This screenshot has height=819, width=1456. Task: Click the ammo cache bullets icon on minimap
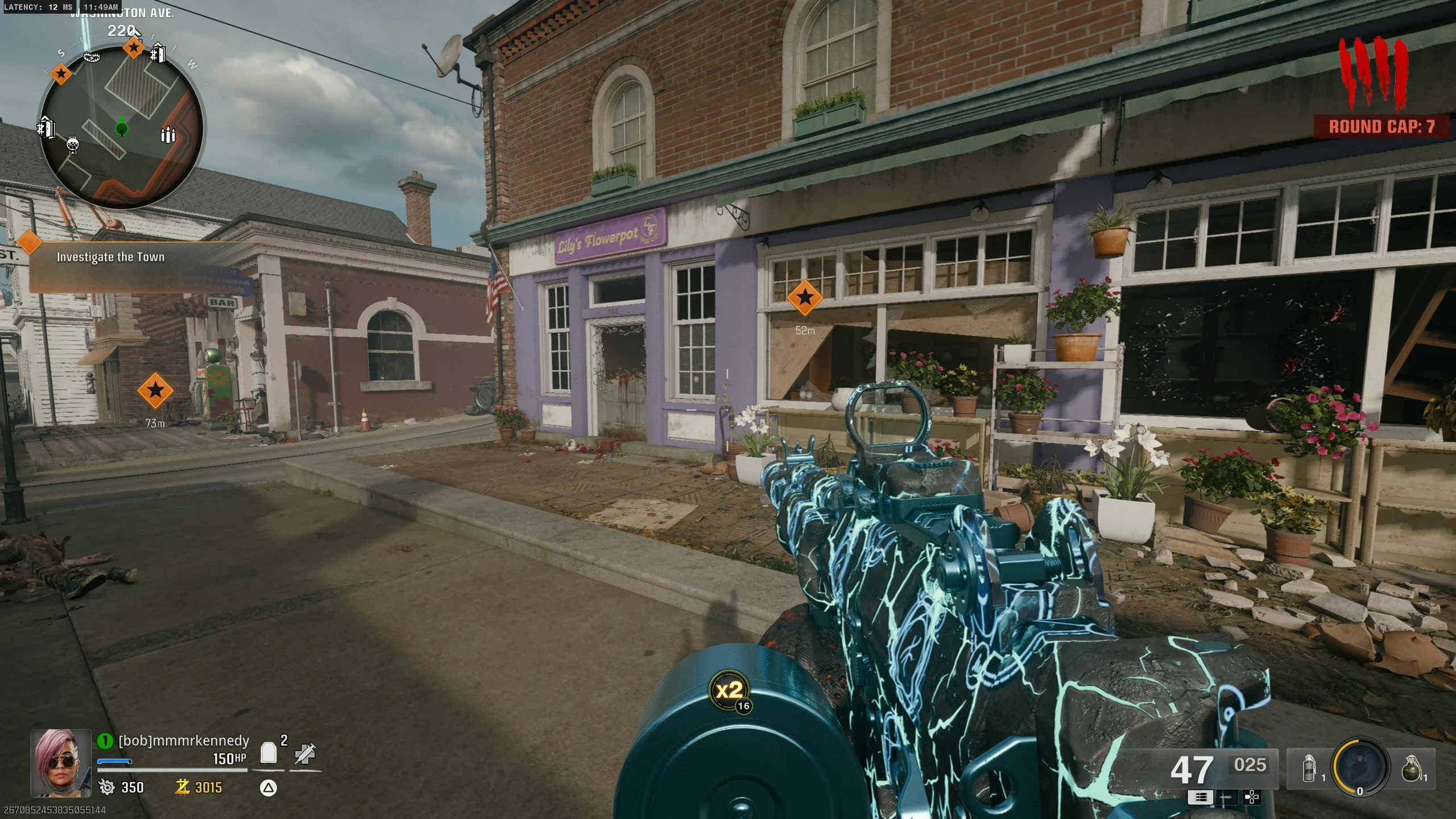[168, 135]
